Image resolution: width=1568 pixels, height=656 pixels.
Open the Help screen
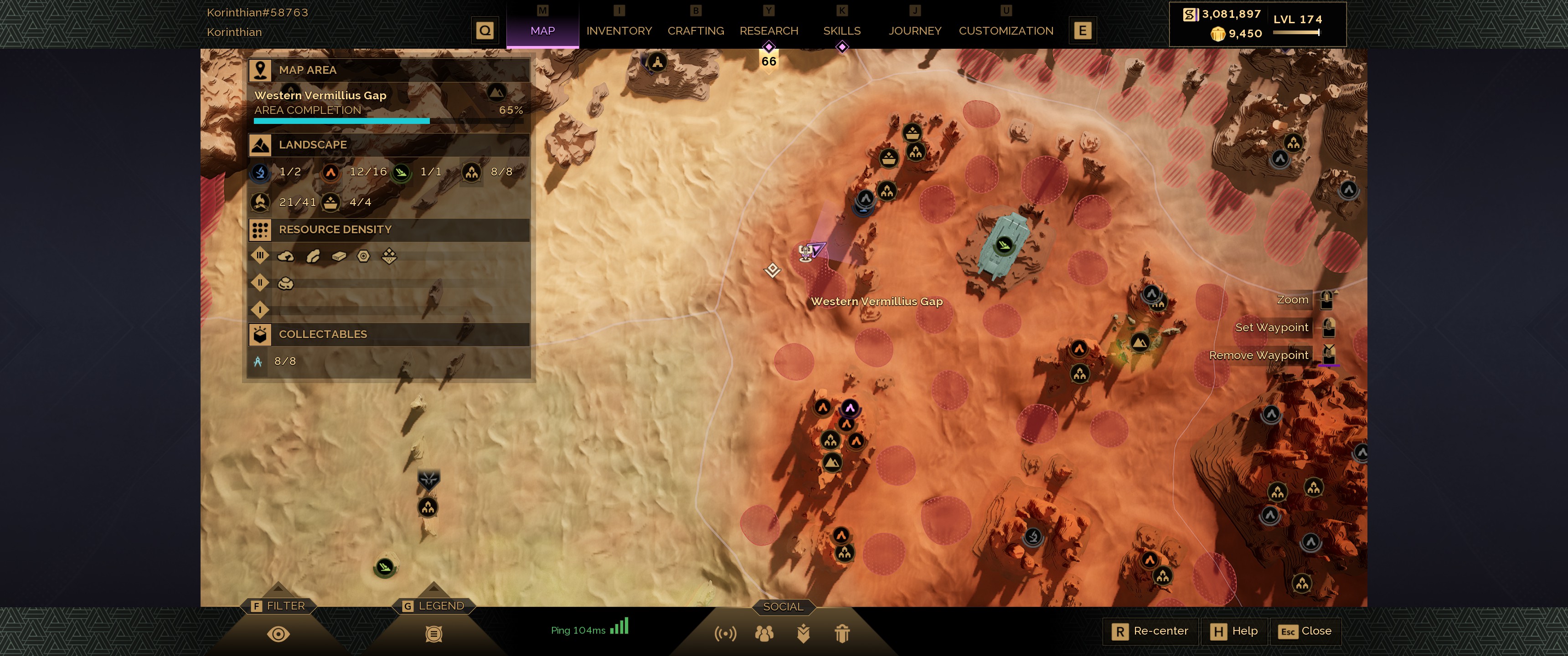pos(1234,631)
